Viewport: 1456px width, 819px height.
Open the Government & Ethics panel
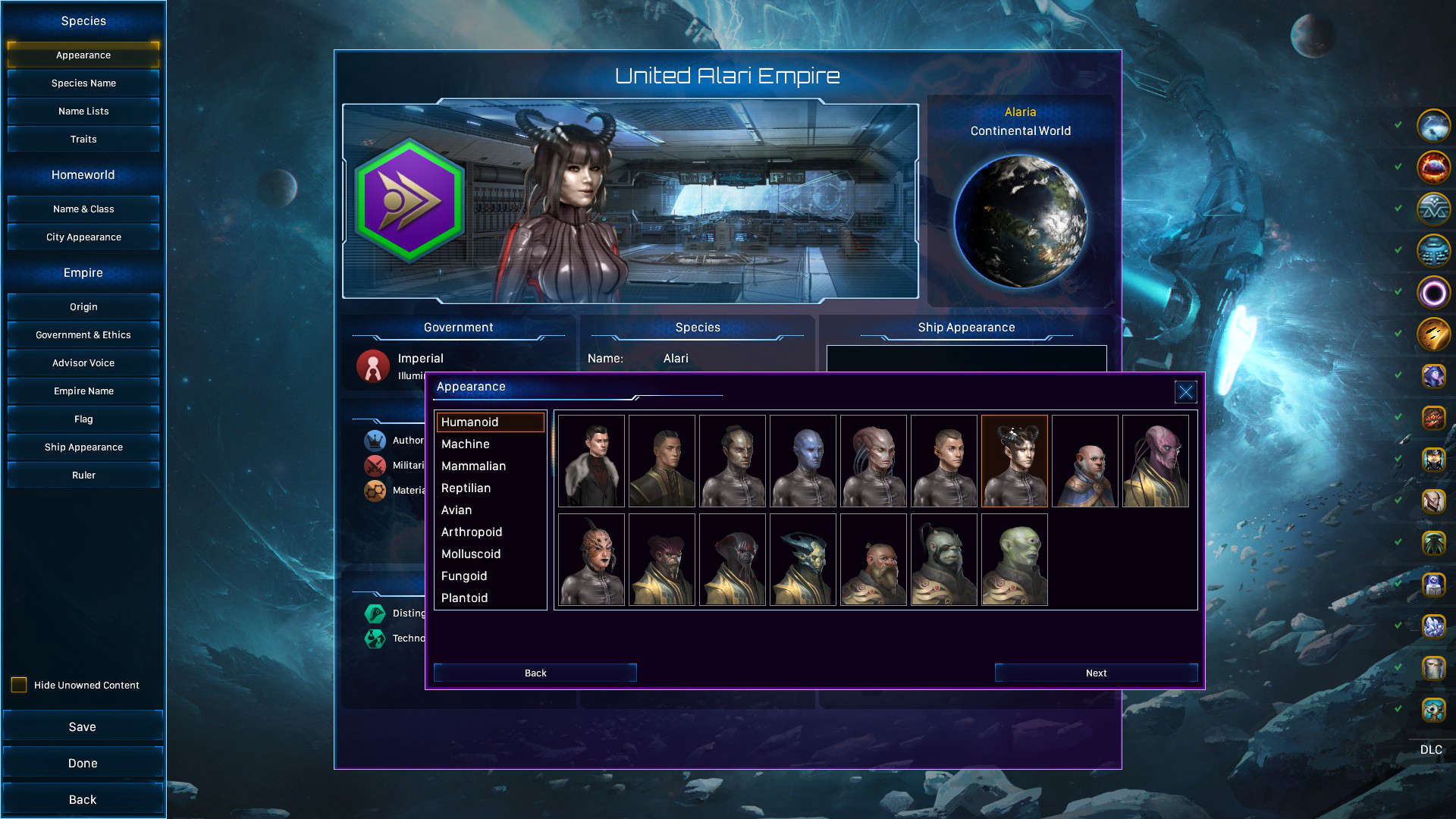(x=83, y=334)
